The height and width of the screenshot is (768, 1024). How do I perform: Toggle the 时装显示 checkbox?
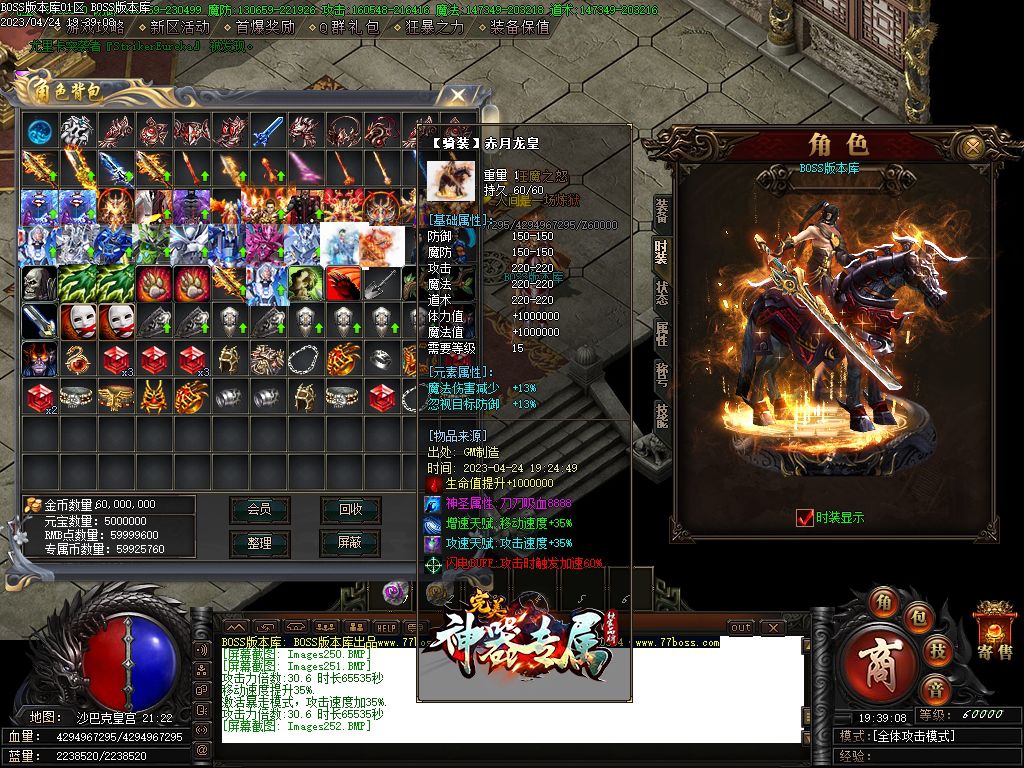coord(805,517)
